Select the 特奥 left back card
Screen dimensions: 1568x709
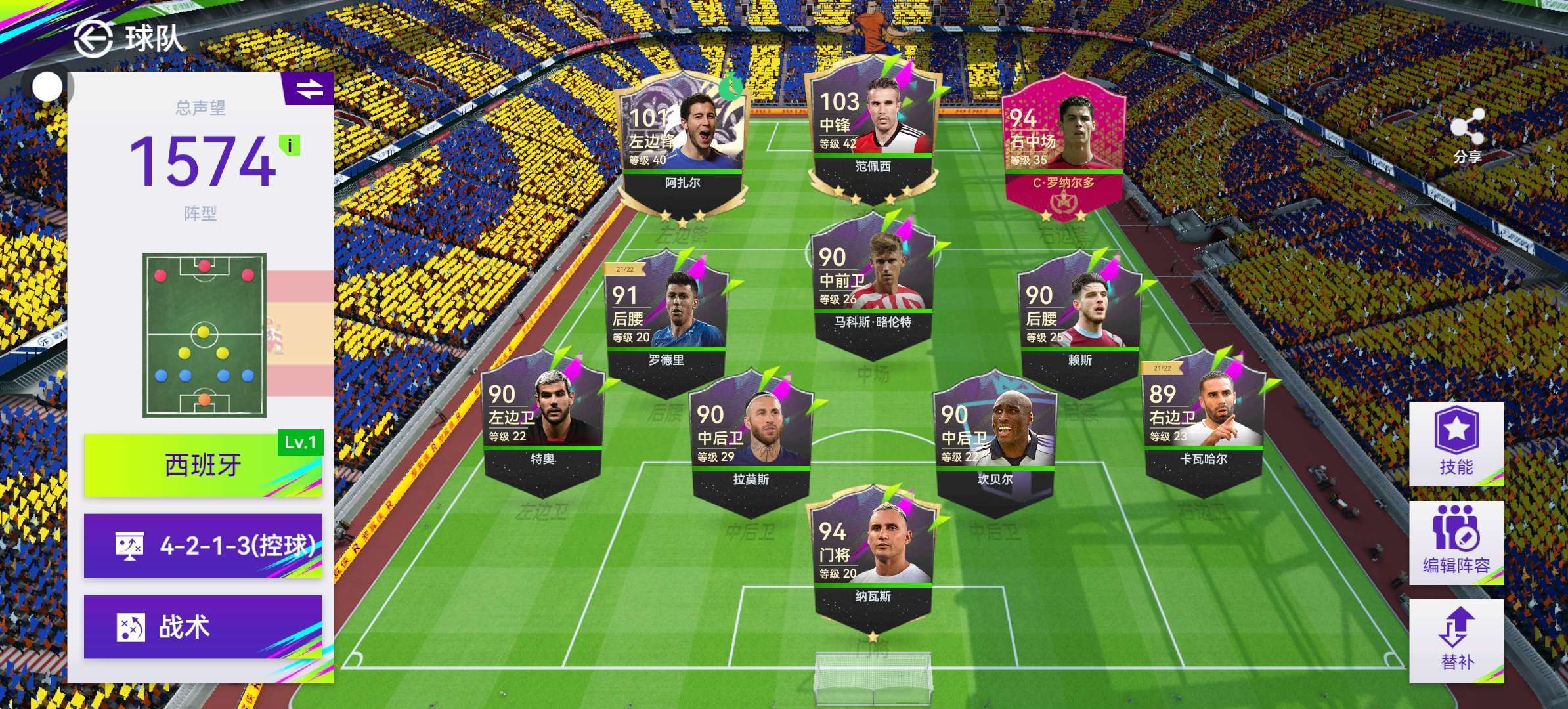tap(542, 420)
